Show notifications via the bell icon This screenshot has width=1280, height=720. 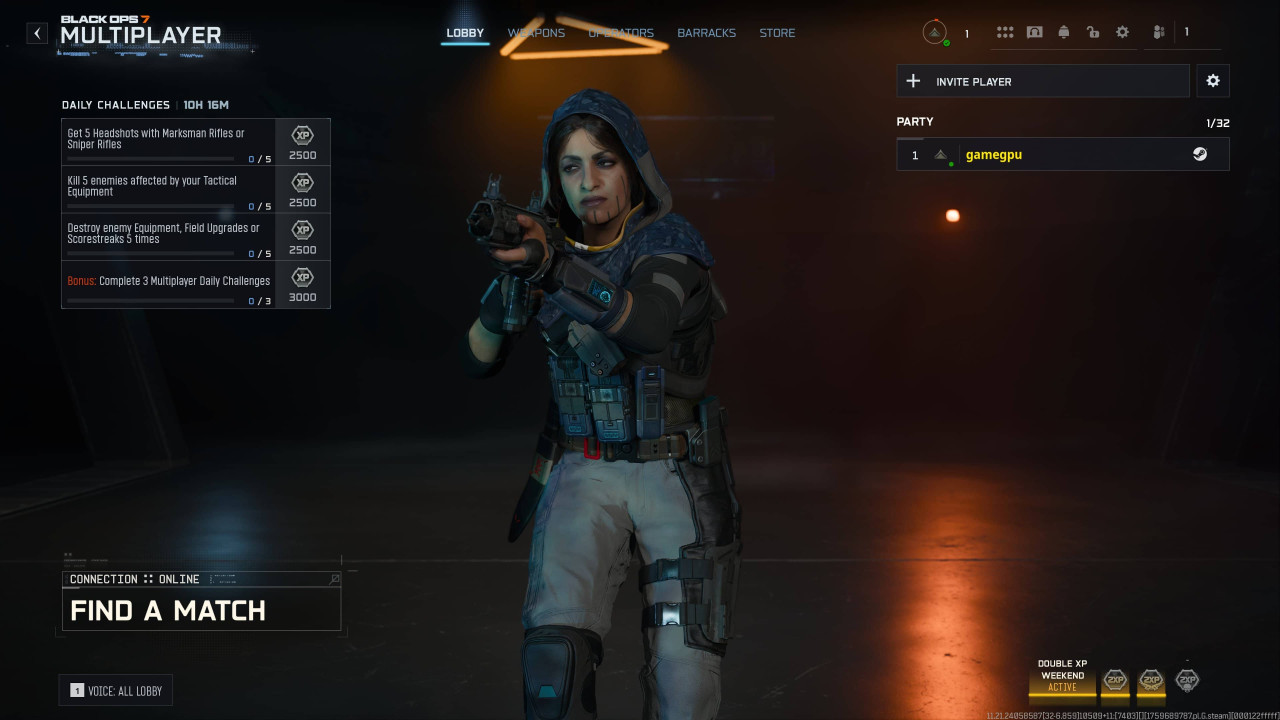tap(1064, 33)
